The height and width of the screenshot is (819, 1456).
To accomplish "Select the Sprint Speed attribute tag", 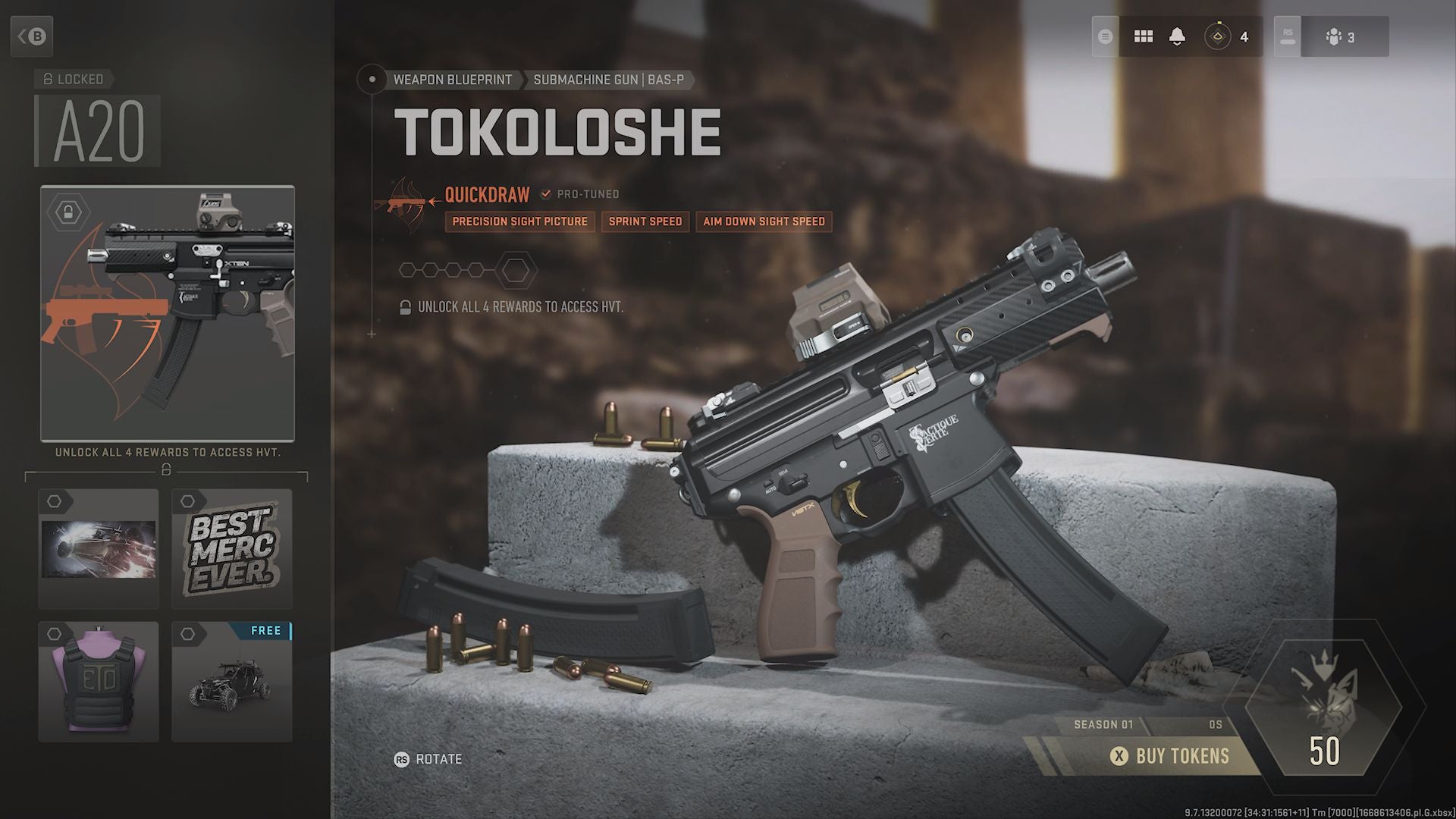I will [645, 221].
